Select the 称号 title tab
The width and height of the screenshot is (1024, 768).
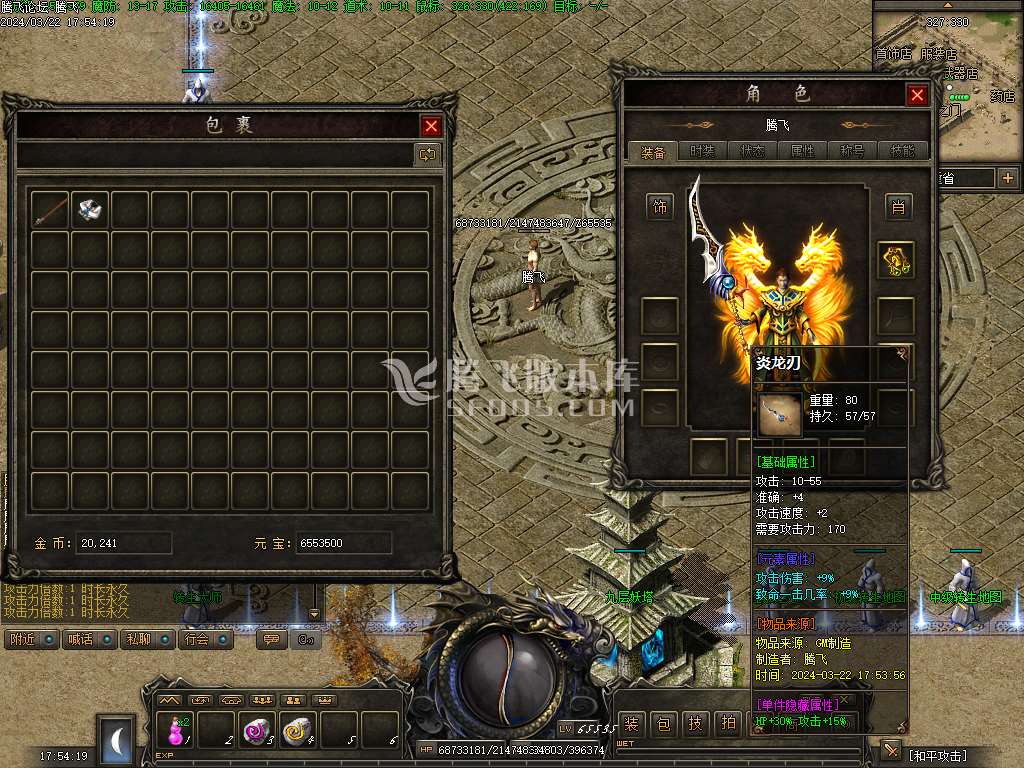click(x=852, y=151)
